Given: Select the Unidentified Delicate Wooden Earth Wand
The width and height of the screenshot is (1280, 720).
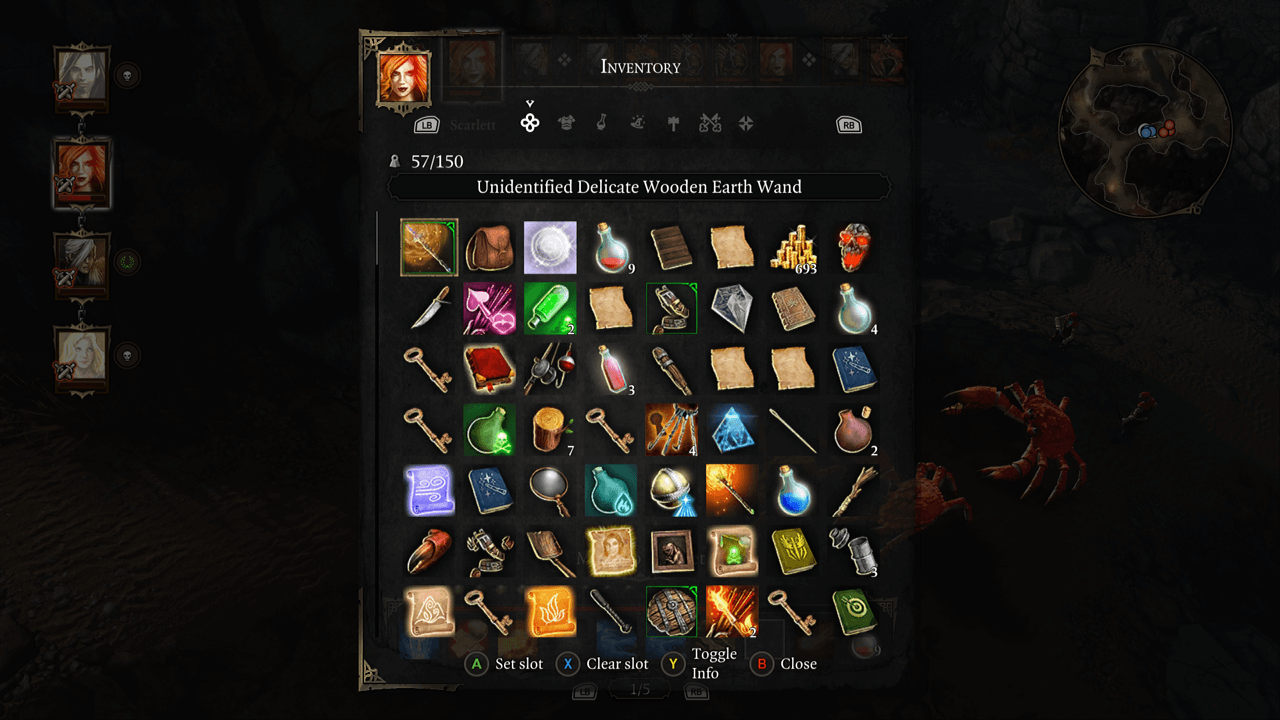Looking at the screenshot, I should (428, 247).
